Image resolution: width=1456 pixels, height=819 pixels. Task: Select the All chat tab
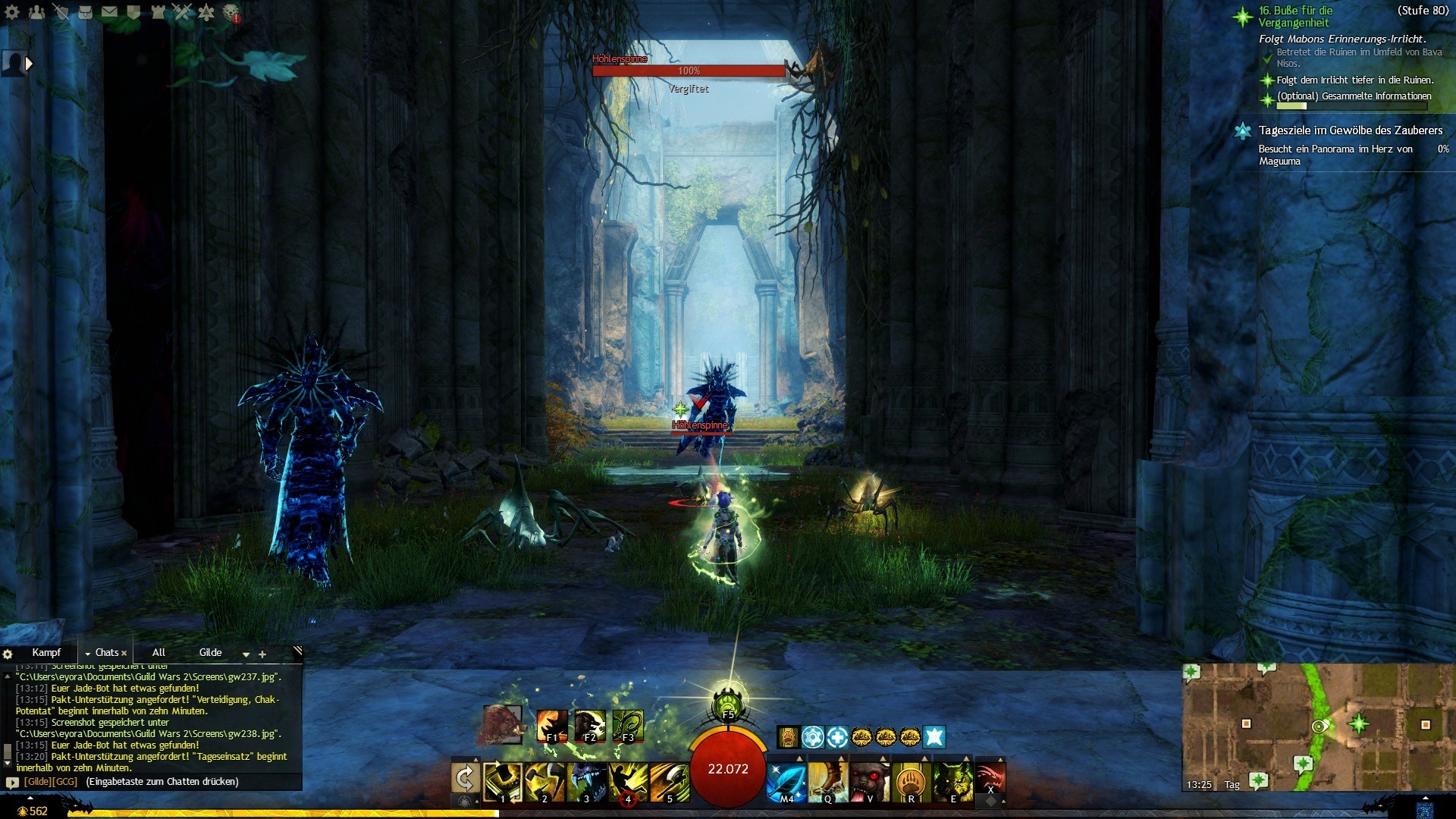click(x=158, y=653)
